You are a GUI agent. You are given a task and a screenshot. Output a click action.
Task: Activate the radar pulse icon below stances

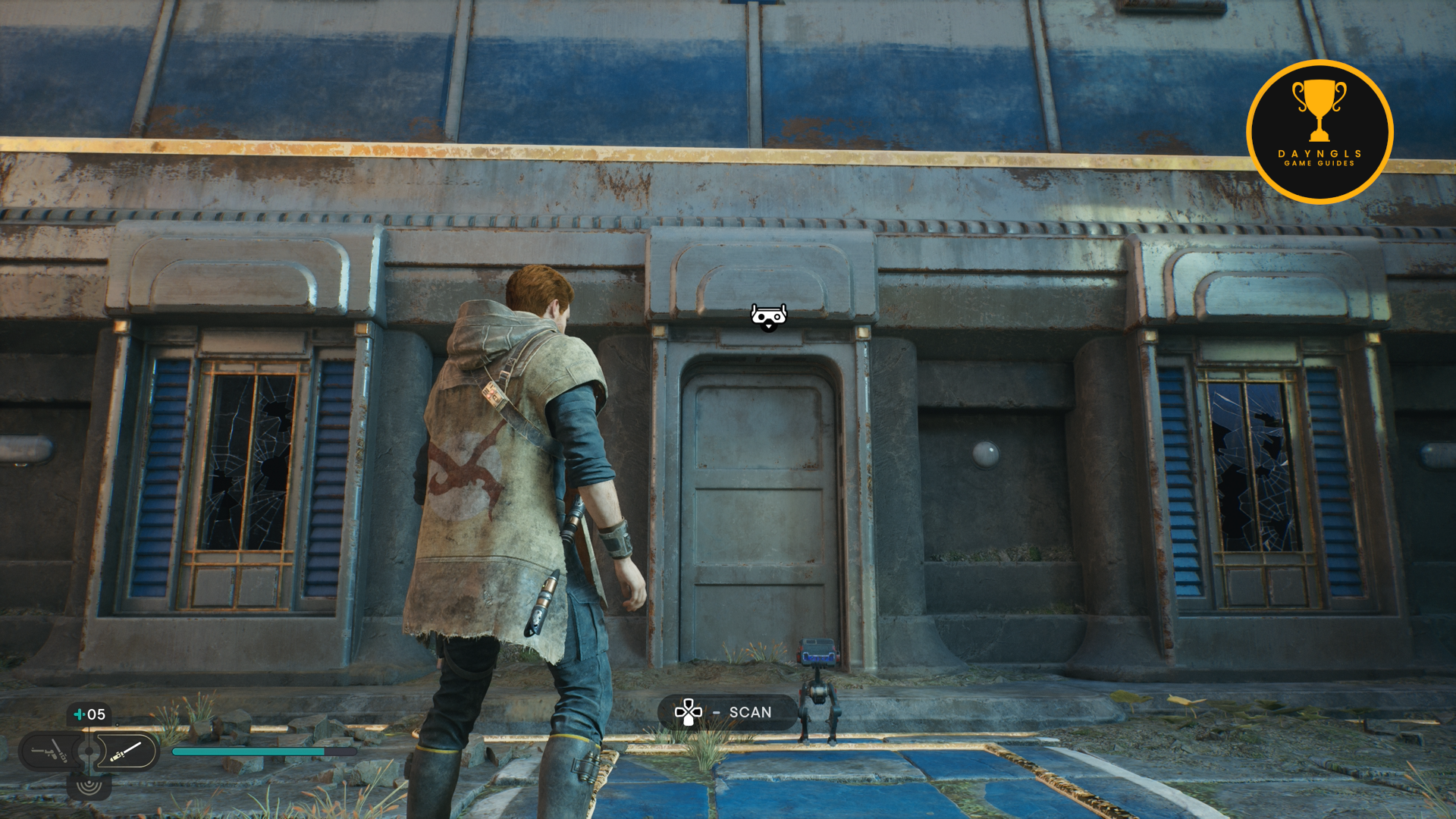89,786
